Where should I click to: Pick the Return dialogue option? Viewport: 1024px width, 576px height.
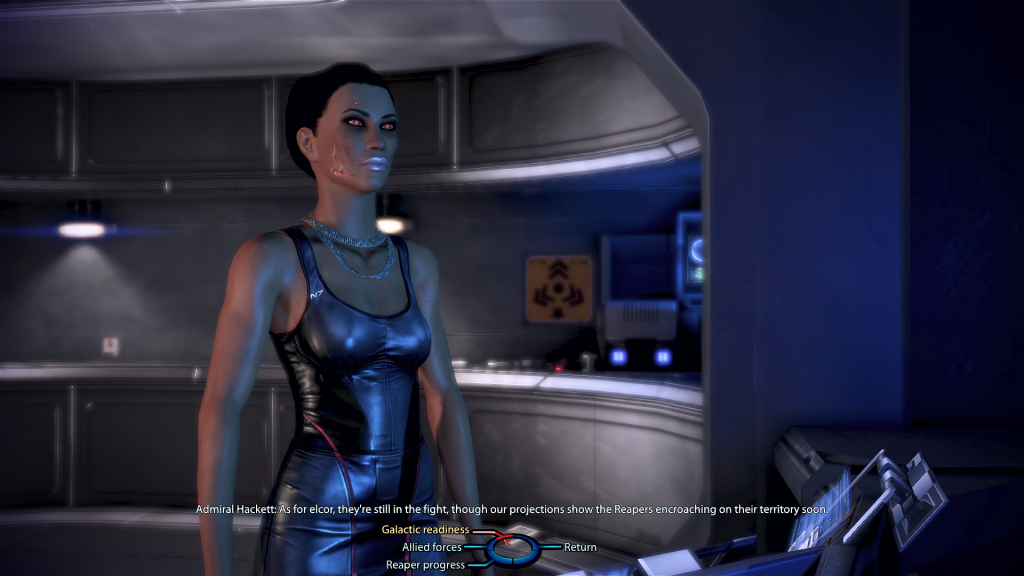click(x=580, y=547)
